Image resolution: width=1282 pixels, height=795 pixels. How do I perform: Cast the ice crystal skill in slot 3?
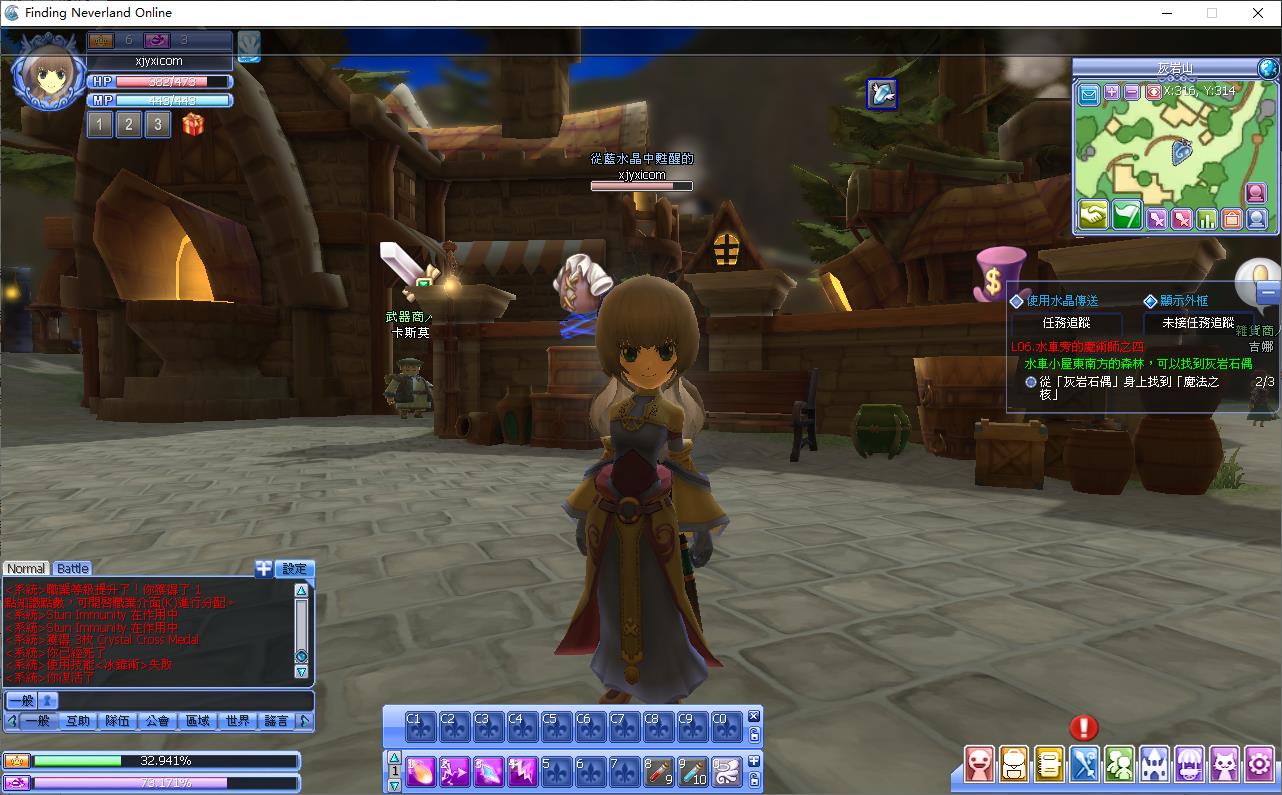[489, 771]
